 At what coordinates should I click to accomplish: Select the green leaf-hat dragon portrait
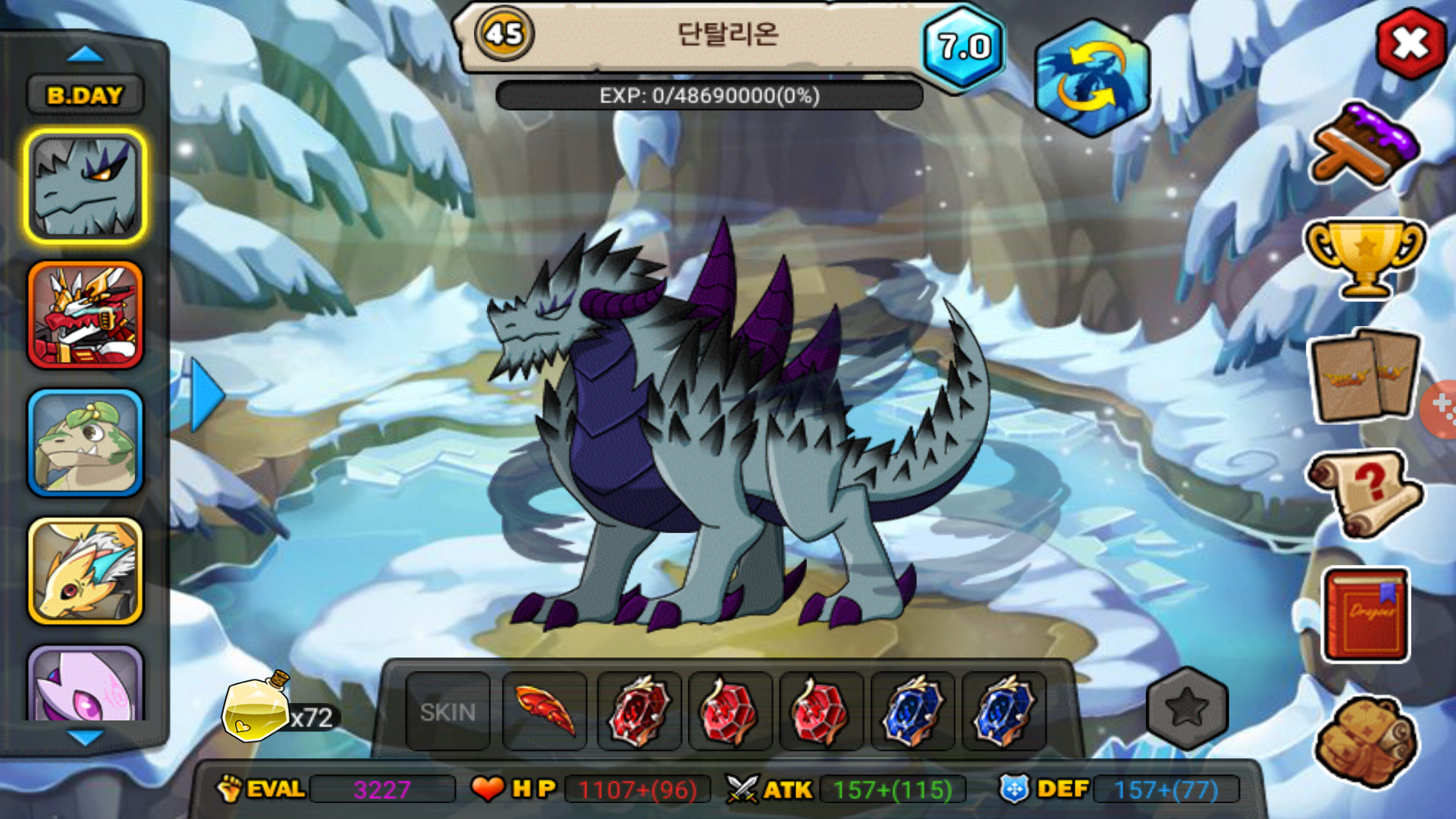pyautogui.click(x=85, y=444)
